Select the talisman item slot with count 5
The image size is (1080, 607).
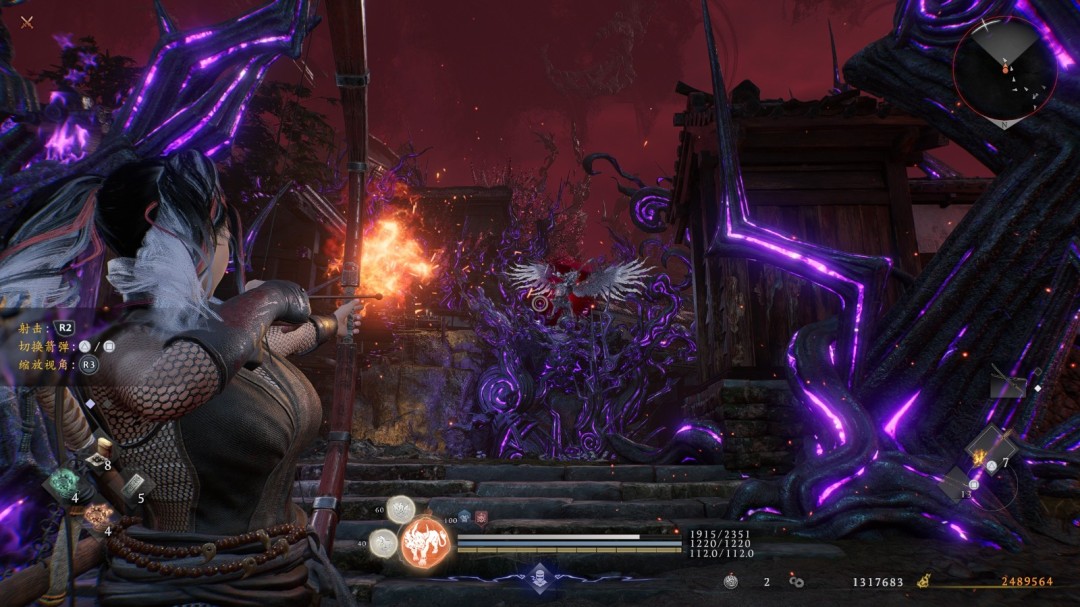click(x=129, y=485)
